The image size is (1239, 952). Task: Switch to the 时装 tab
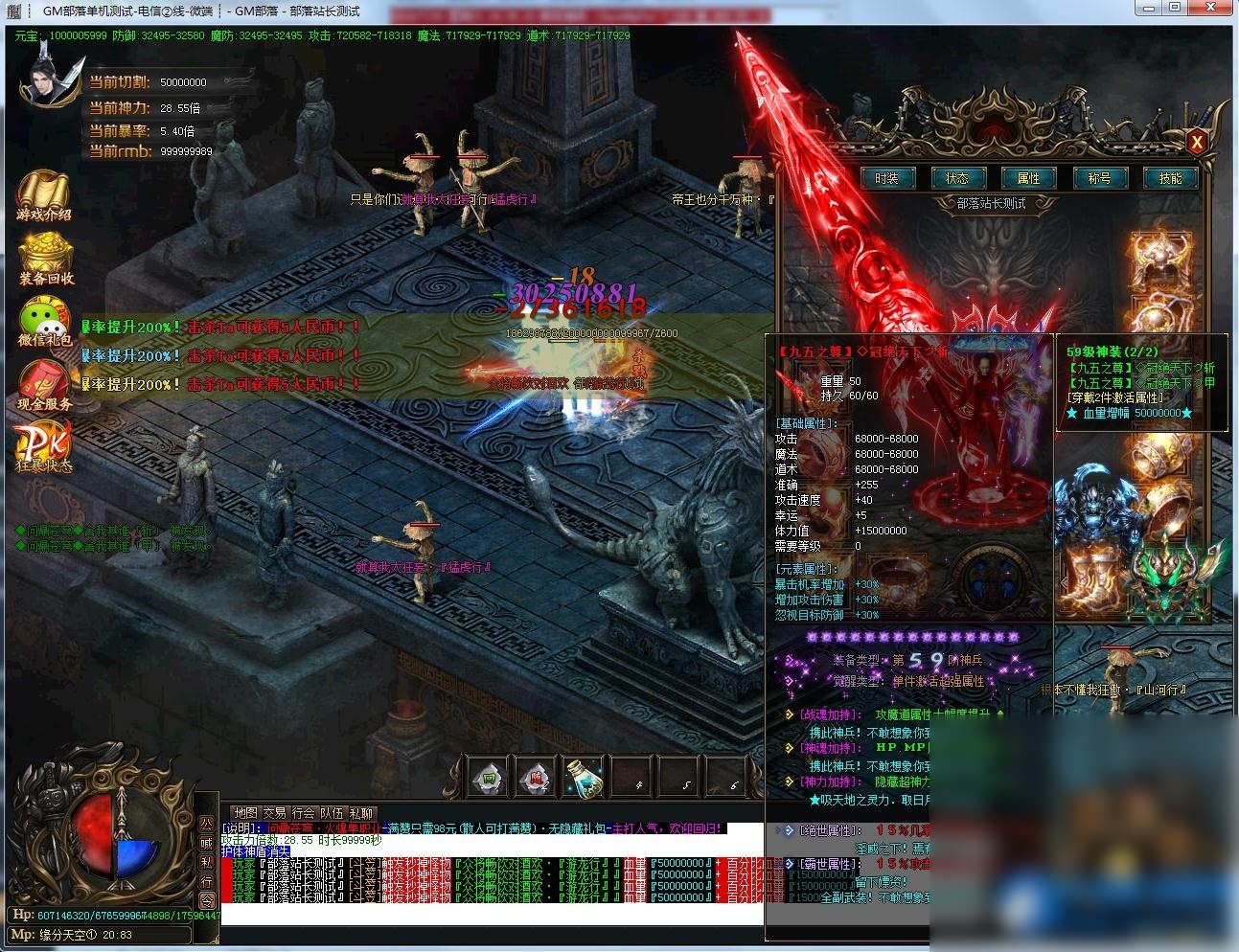point(886,178)
